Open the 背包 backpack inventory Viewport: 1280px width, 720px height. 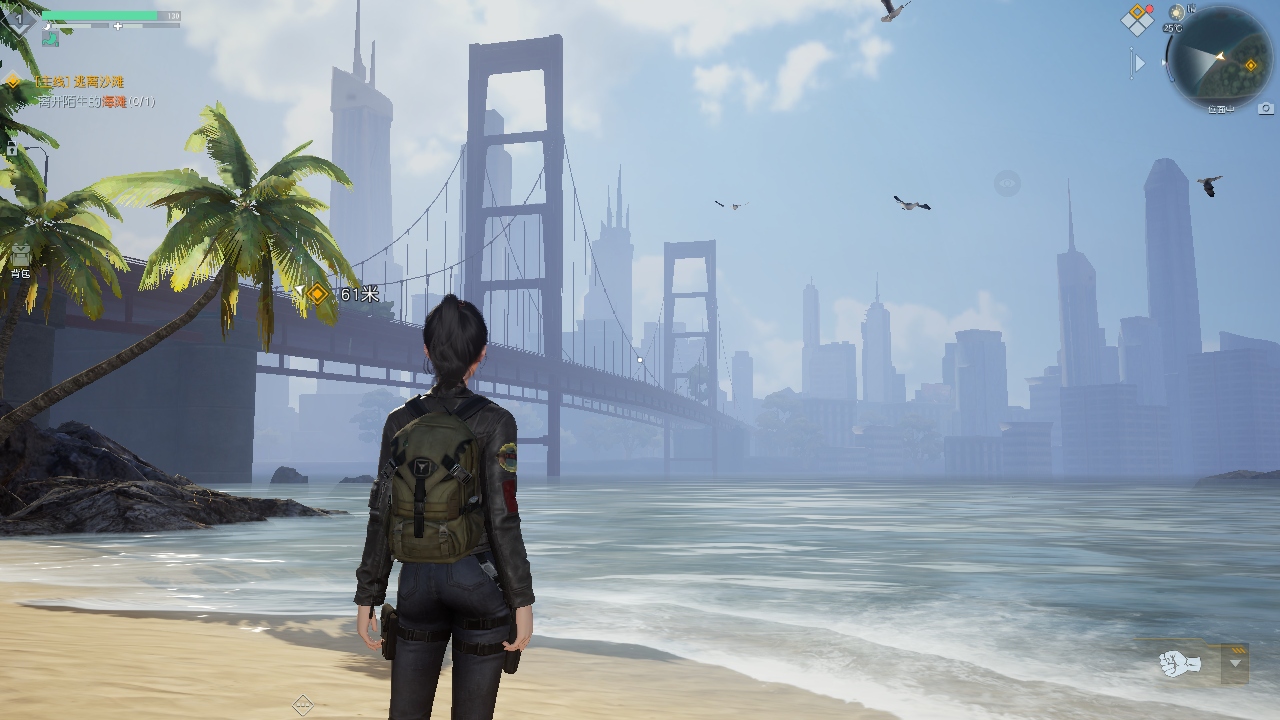pyautogui.click(x=21, y=257)
